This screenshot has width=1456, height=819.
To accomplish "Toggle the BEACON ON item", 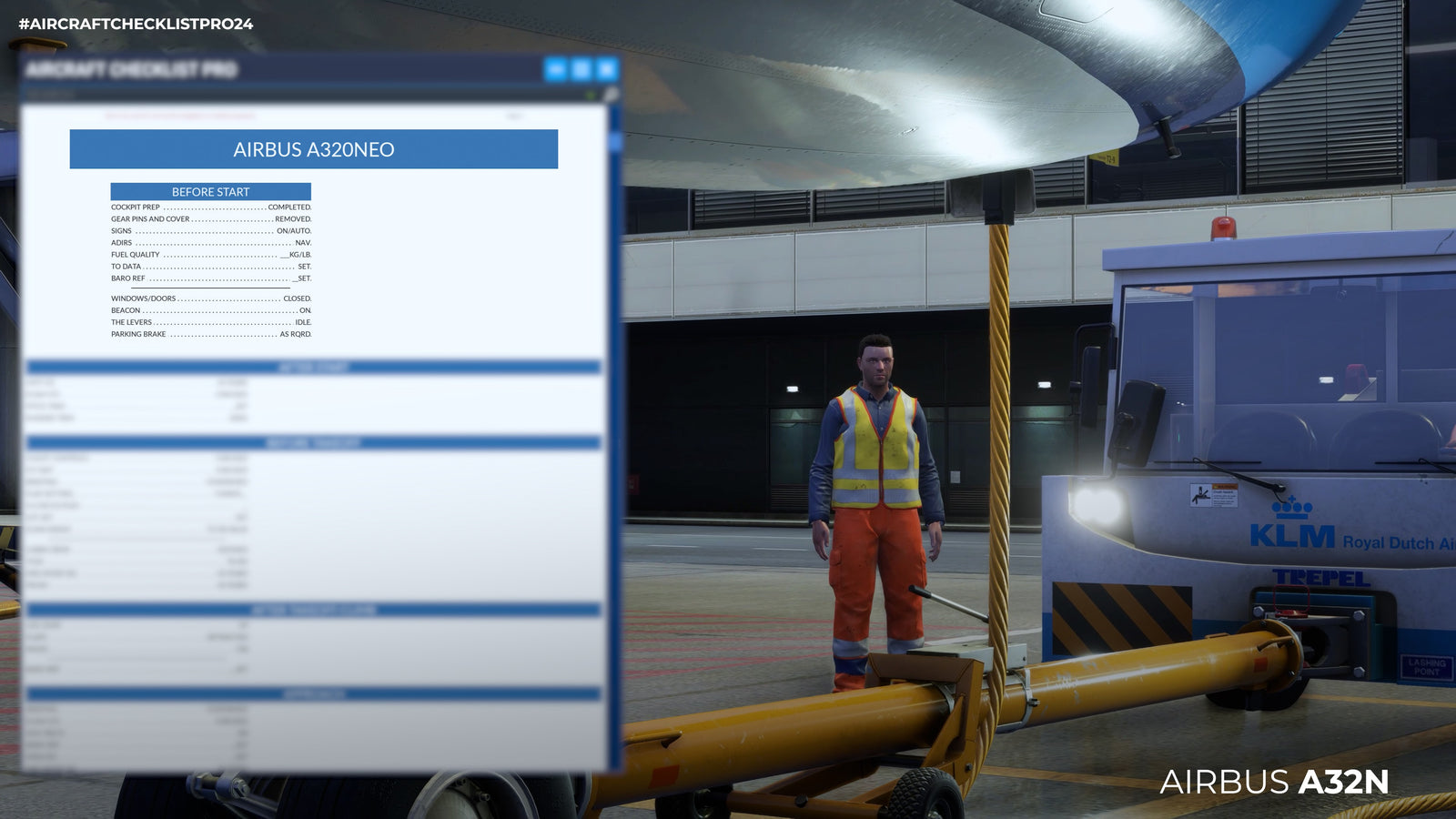I will pos(211,310).
